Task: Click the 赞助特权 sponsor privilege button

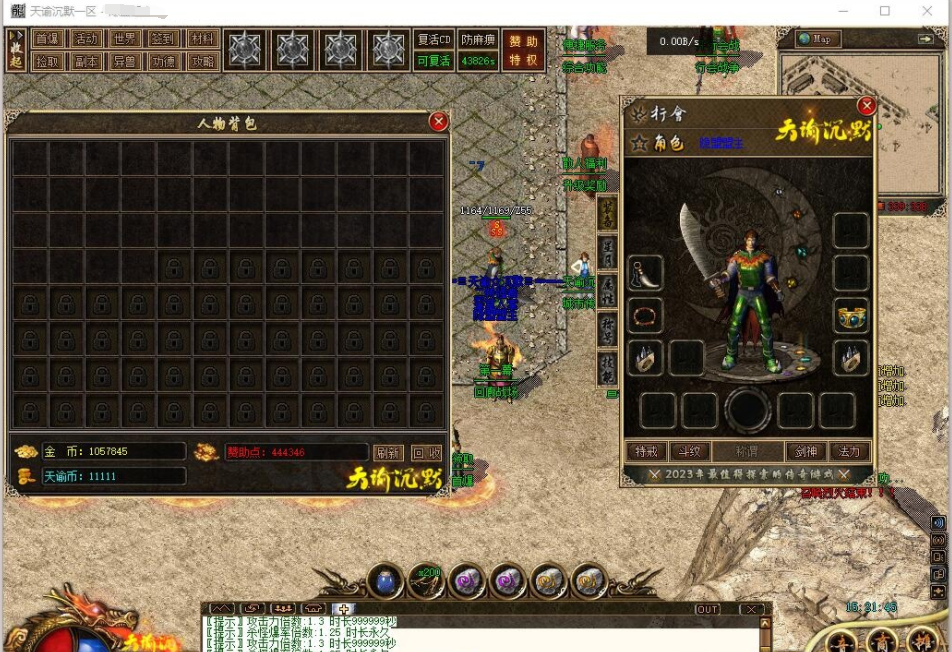Action: point(523,50)
